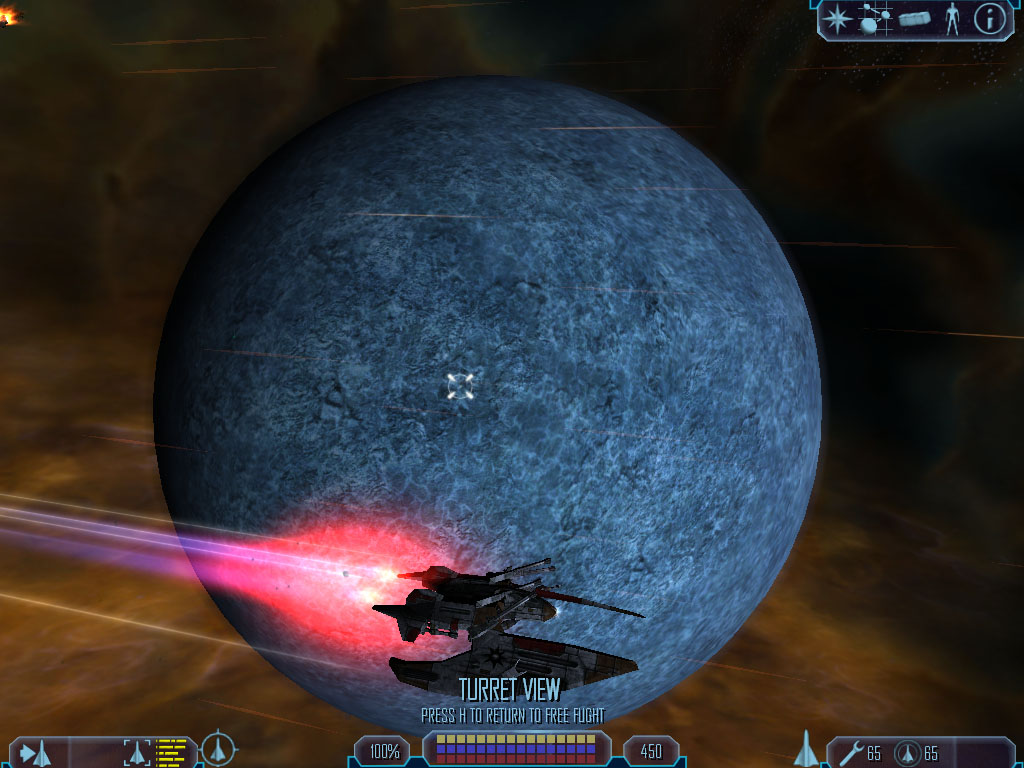Open the Neural Net star icon
Image resolution: width=1024 pixels, height=768 pixels.
coord(836,19)
